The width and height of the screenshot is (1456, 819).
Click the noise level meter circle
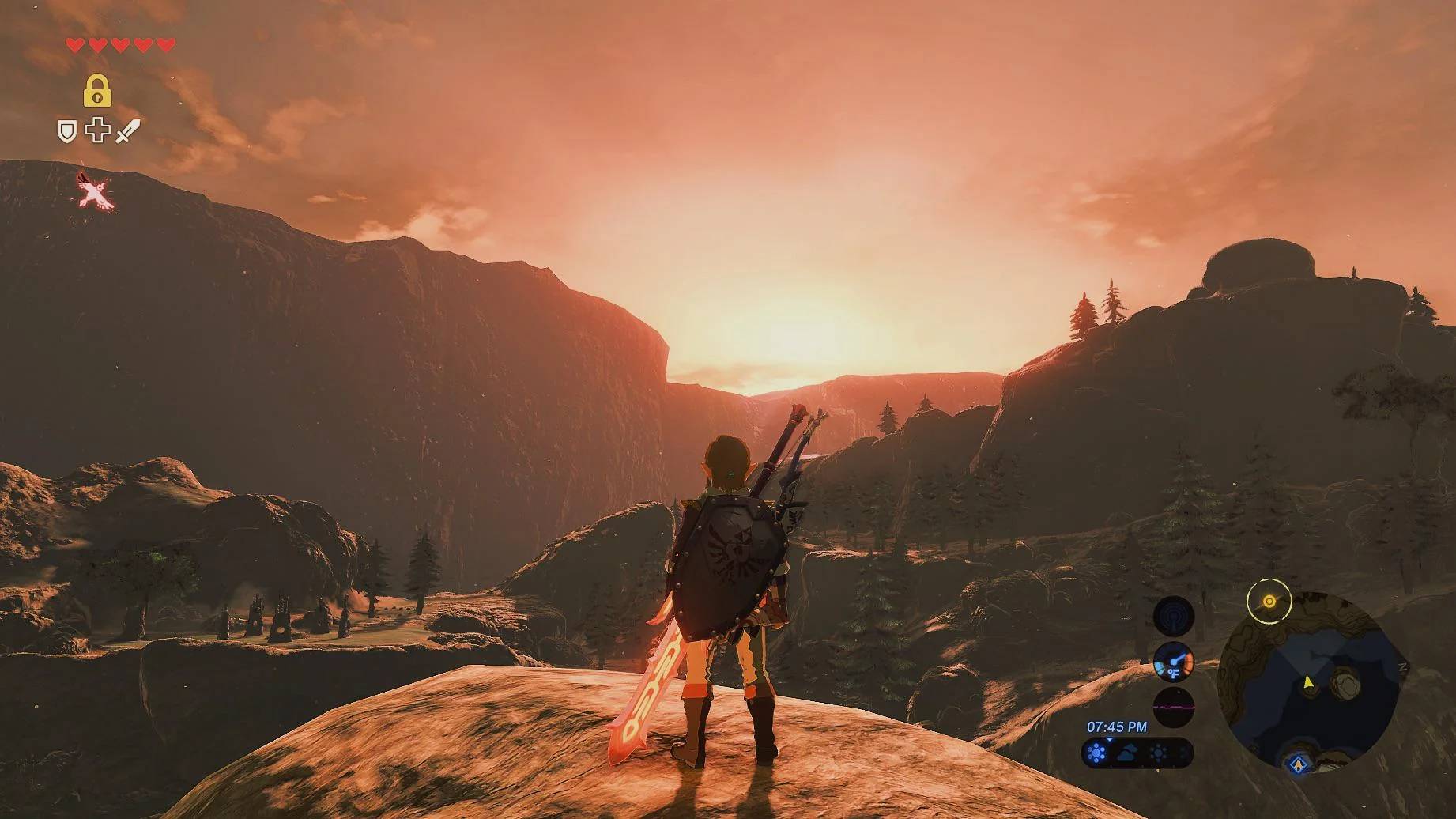[x=1173, y=706]
